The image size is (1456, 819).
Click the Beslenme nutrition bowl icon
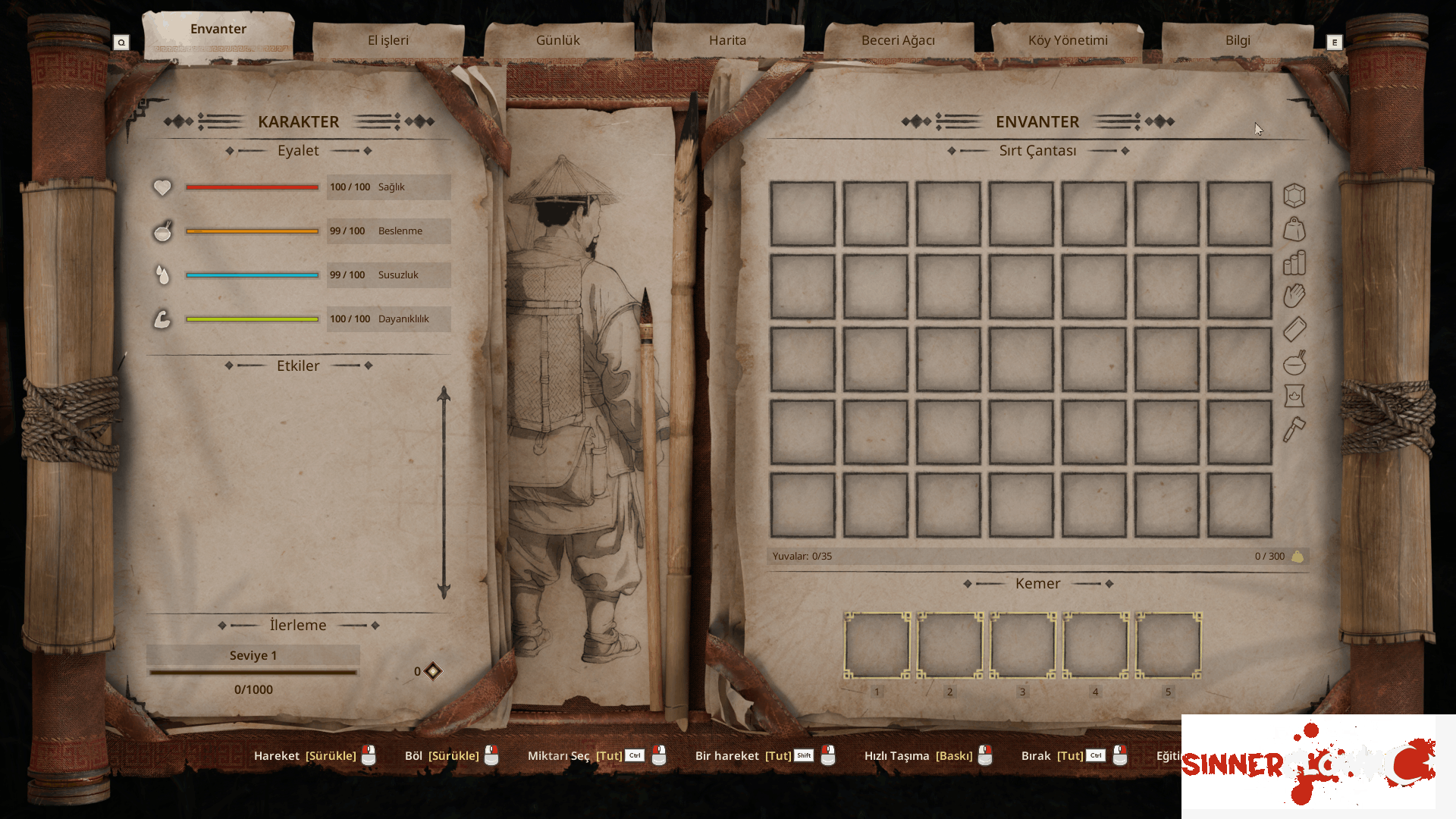pyautogui.click(x=162, y=231)
